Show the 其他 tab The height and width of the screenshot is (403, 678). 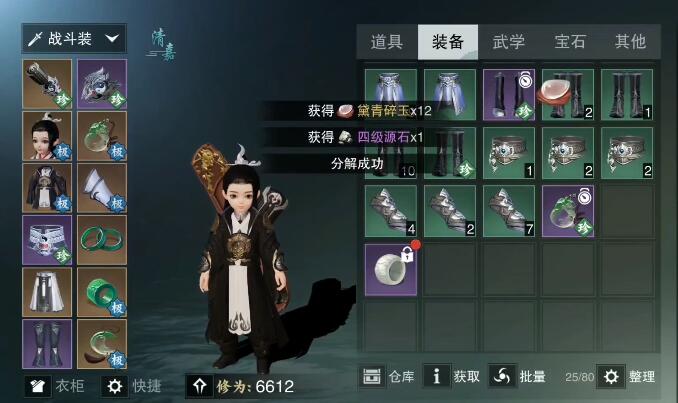(630, 42)
